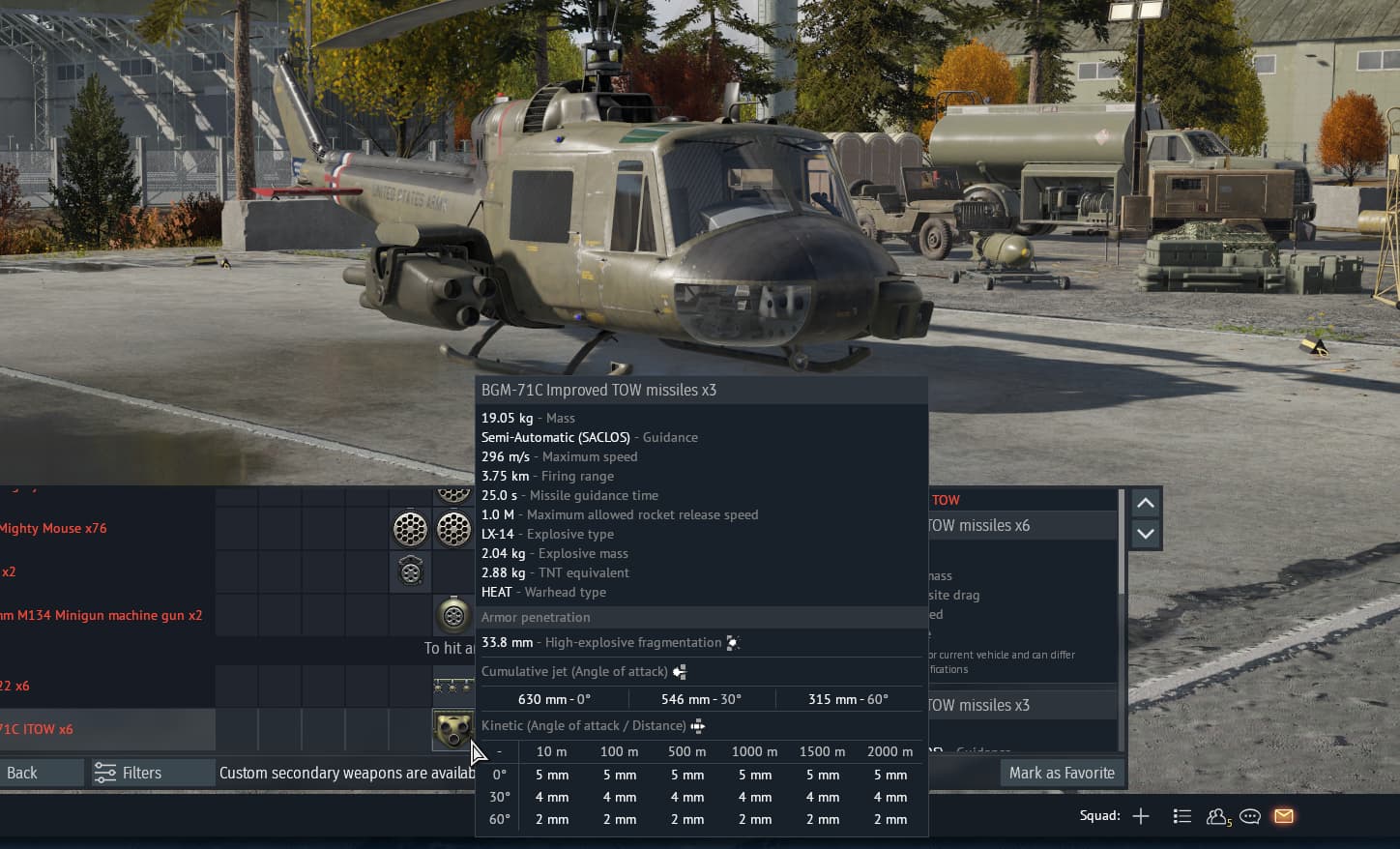Click the nineteen-tube FFAR rocket pod icon
This screenshot has width=1400, height=849.
(x=453, y=528)
